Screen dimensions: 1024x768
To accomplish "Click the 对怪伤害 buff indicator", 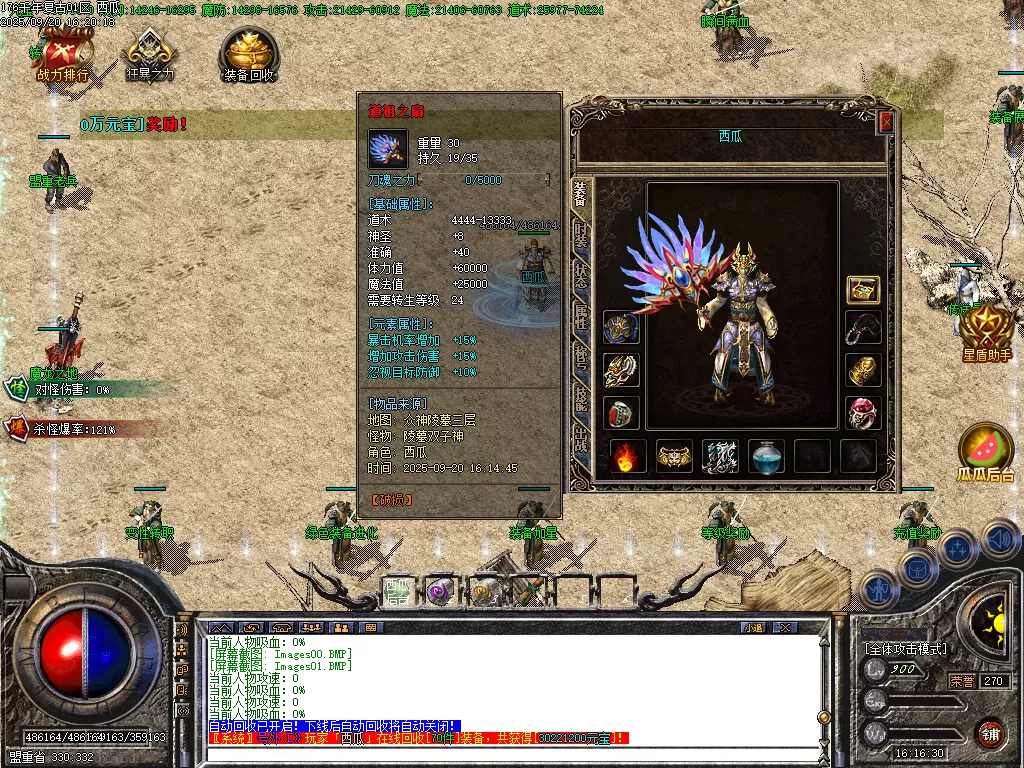I will (x=60, y=389).
